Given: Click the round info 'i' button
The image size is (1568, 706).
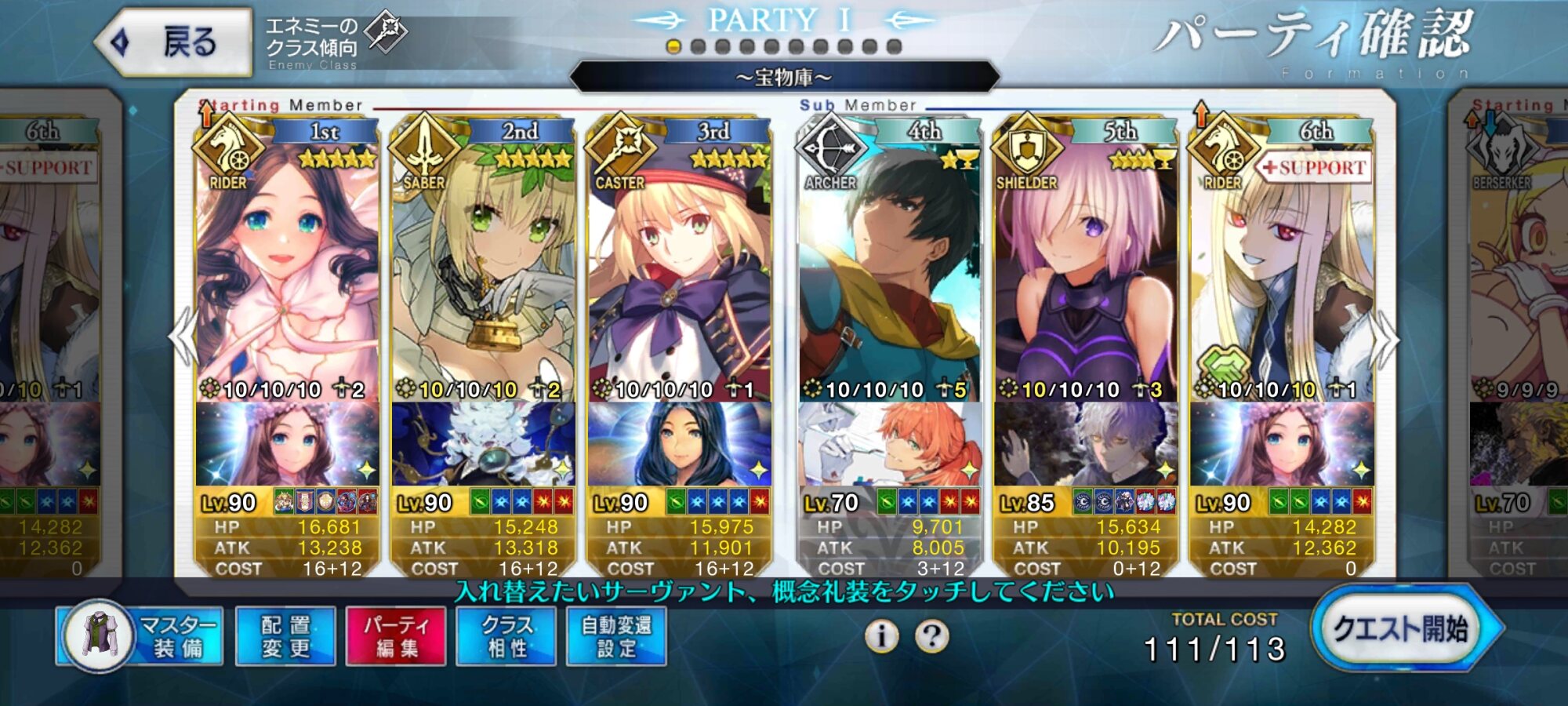Looking at the screenshot, I should coord(882,635).
